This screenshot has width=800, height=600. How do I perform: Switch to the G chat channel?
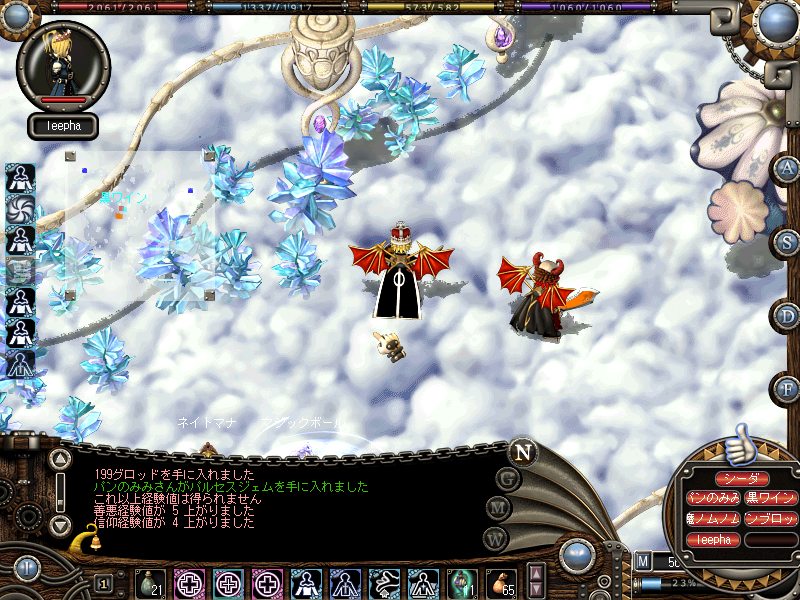(x=507, y=478)
